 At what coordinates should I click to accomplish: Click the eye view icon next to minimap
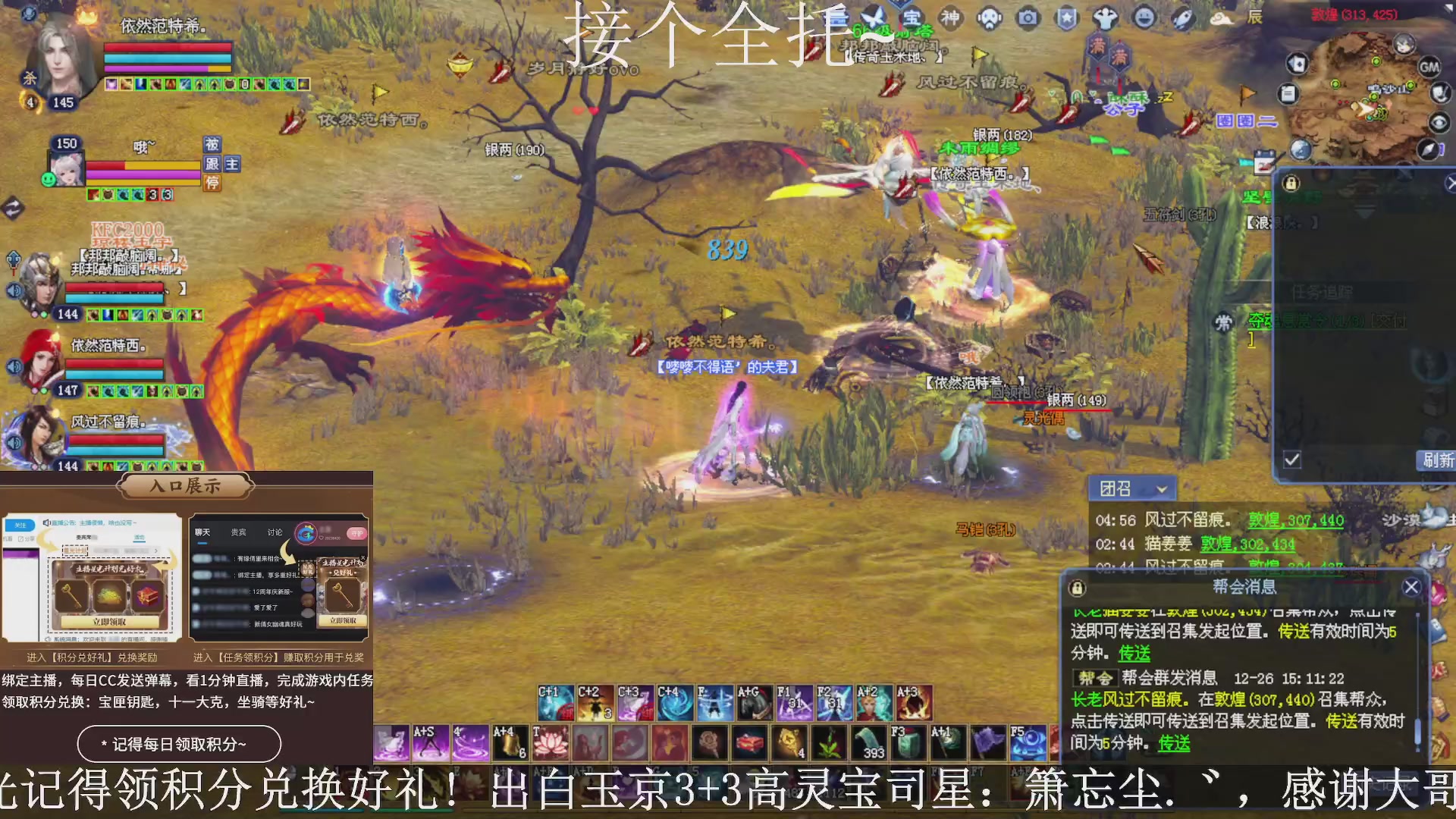[1439, 121]
